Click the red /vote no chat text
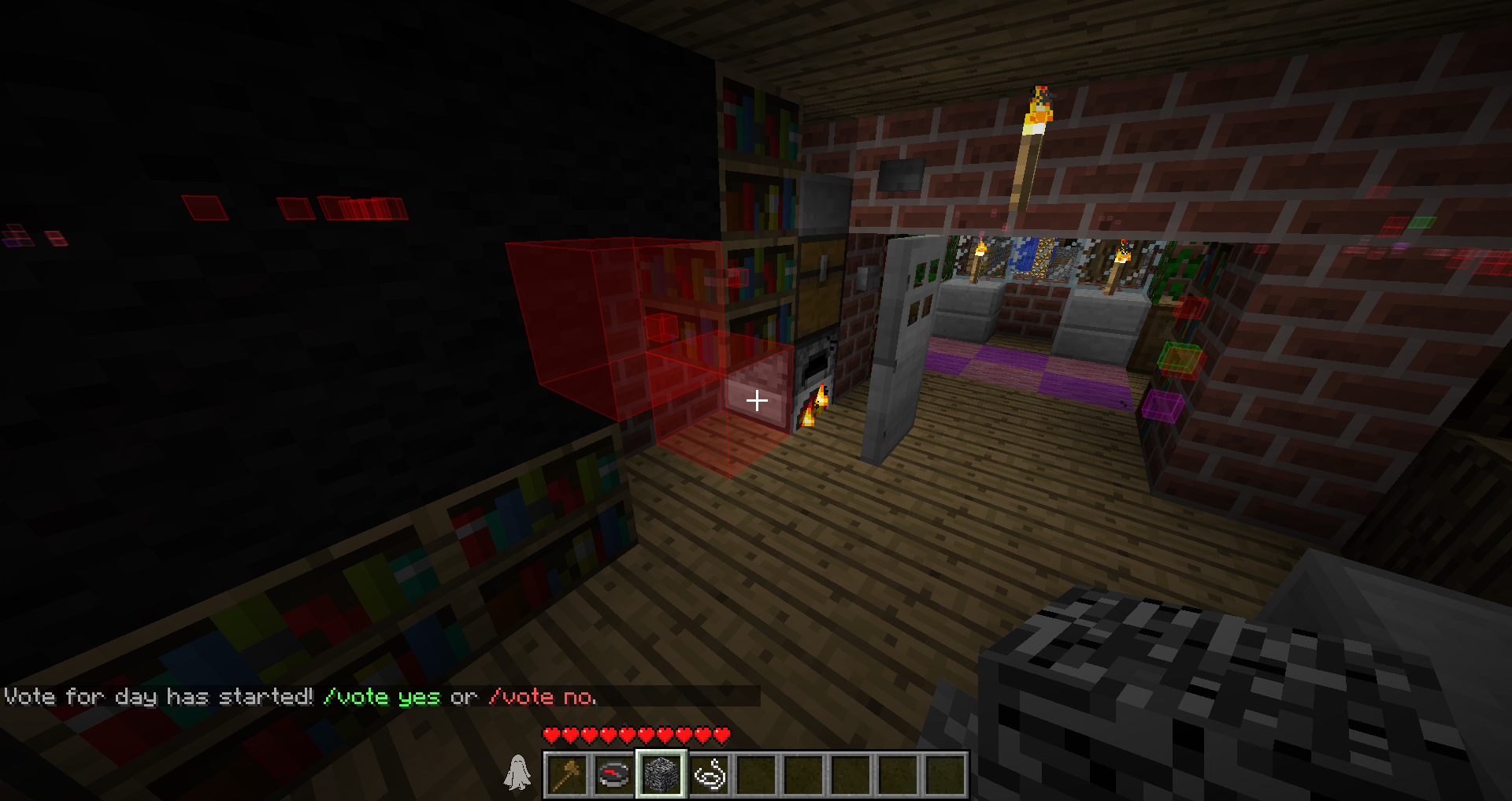 point(543,697)
